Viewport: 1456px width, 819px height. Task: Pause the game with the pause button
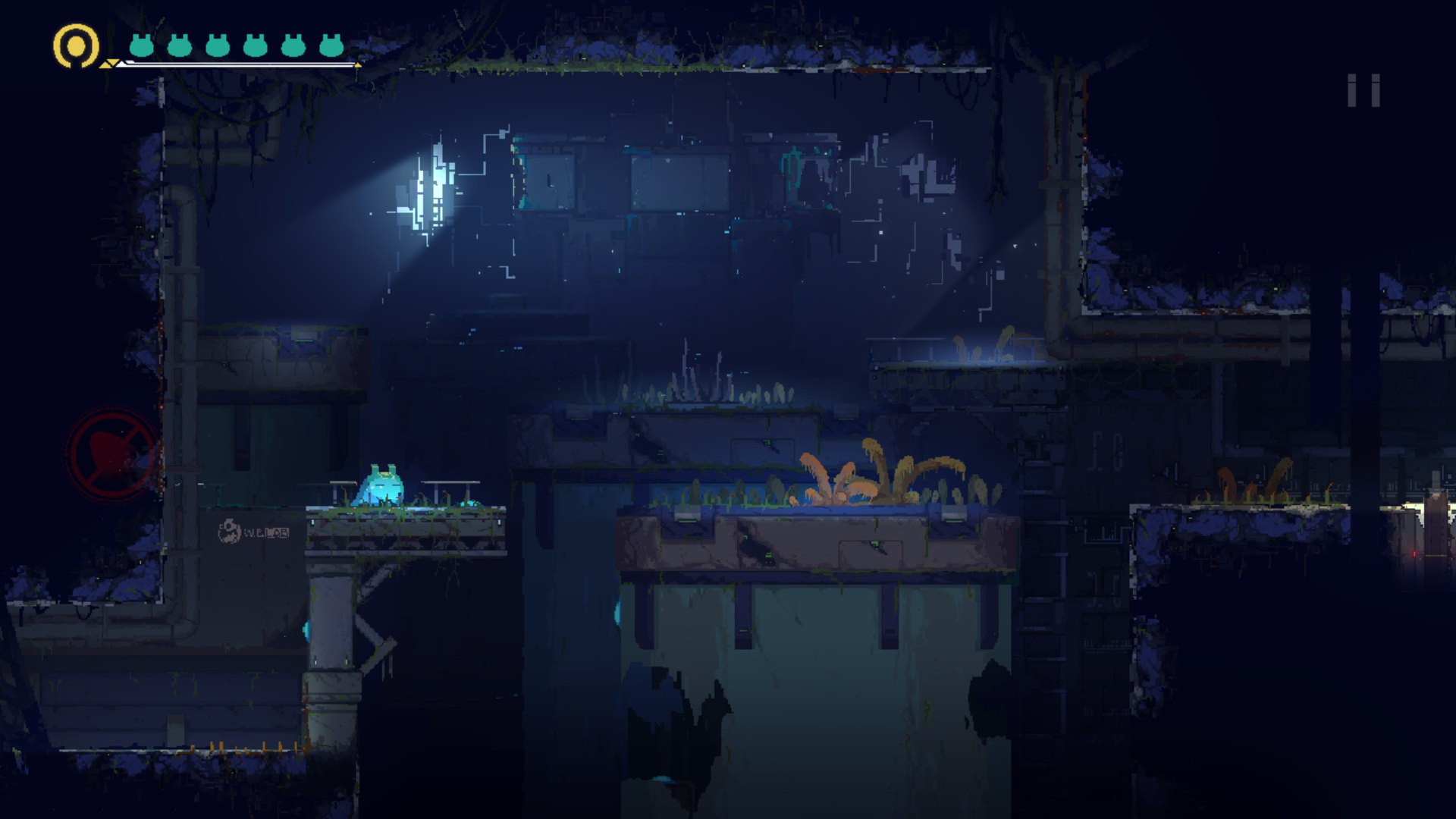[x=1363, y=91]
